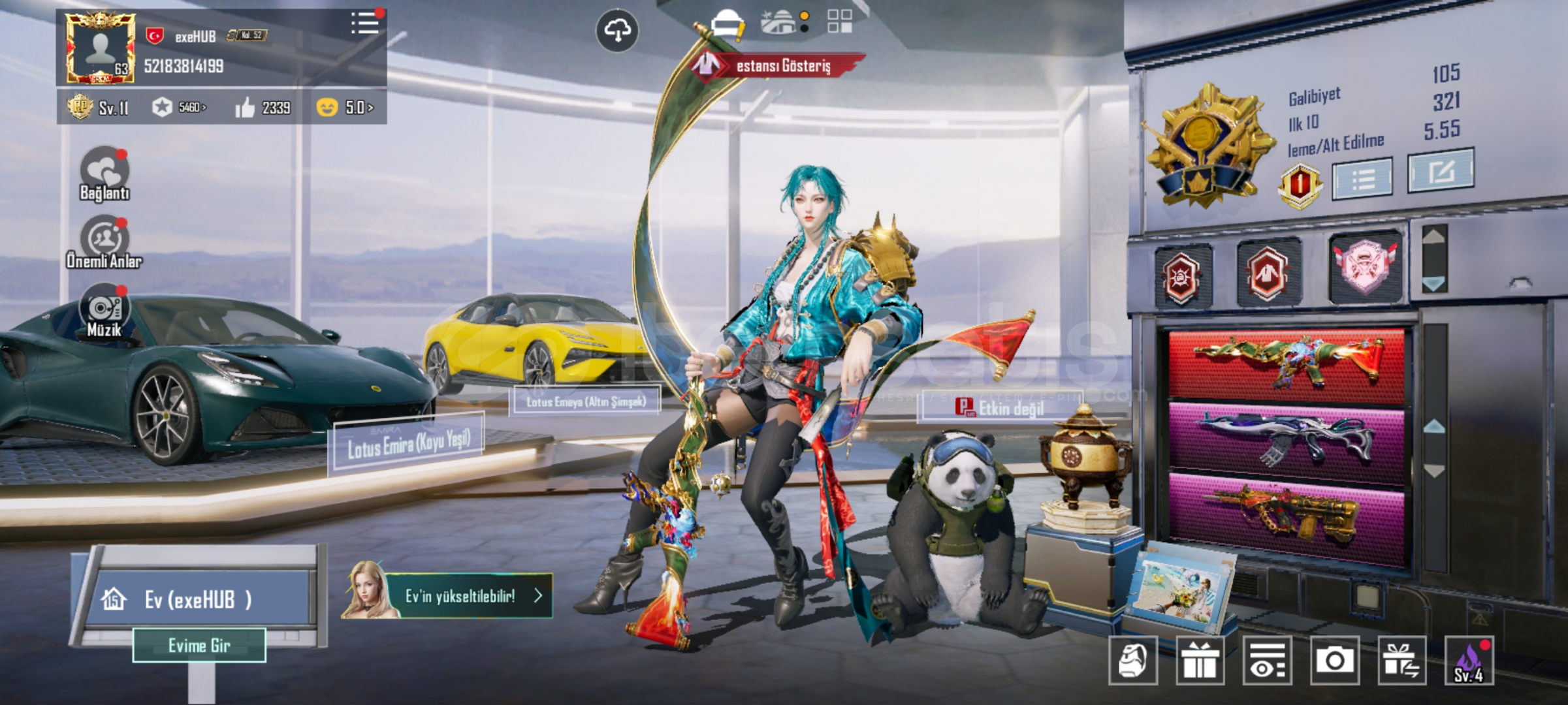Open the camera screenshot button

pyautogui.click(x=1334, y=661)
